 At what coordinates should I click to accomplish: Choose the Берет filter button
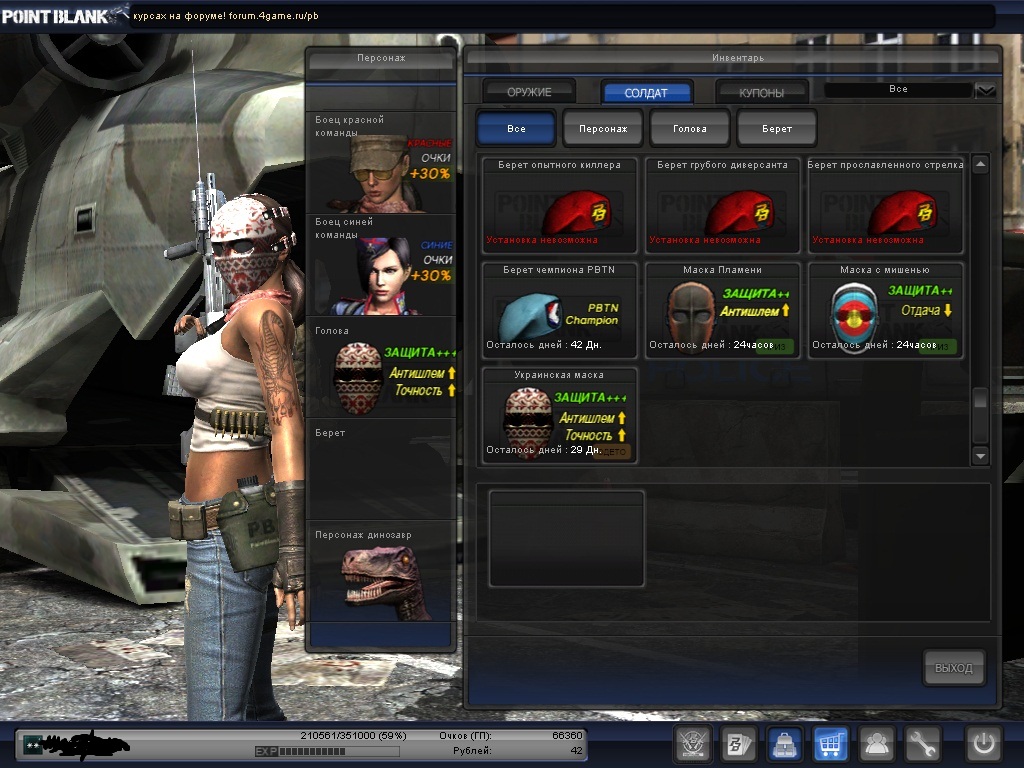pyautogui.click(x=776, y=129)
